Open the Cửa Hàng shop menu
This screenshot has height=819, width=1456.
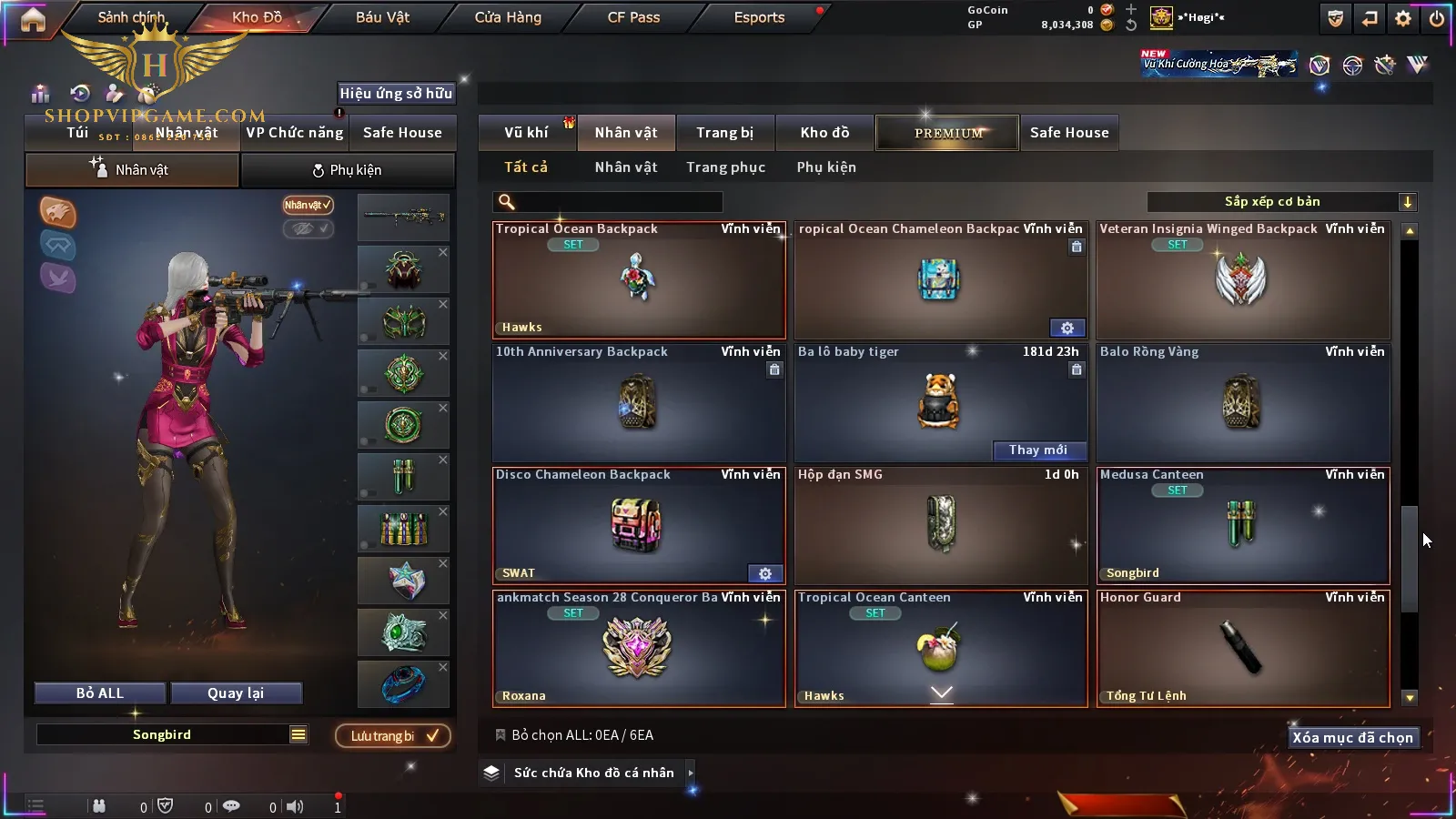pos(508,17)
